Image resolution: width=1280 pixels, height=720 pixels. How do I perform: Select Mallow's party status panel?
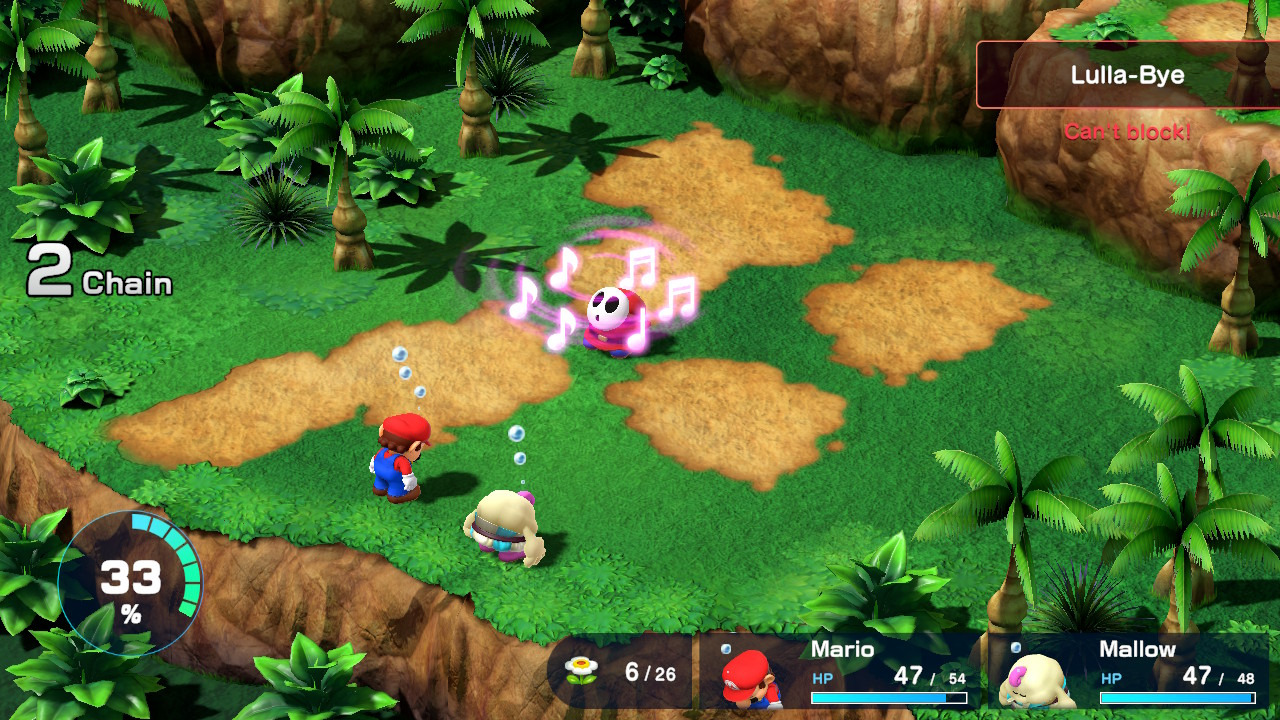click(1128, 672)
